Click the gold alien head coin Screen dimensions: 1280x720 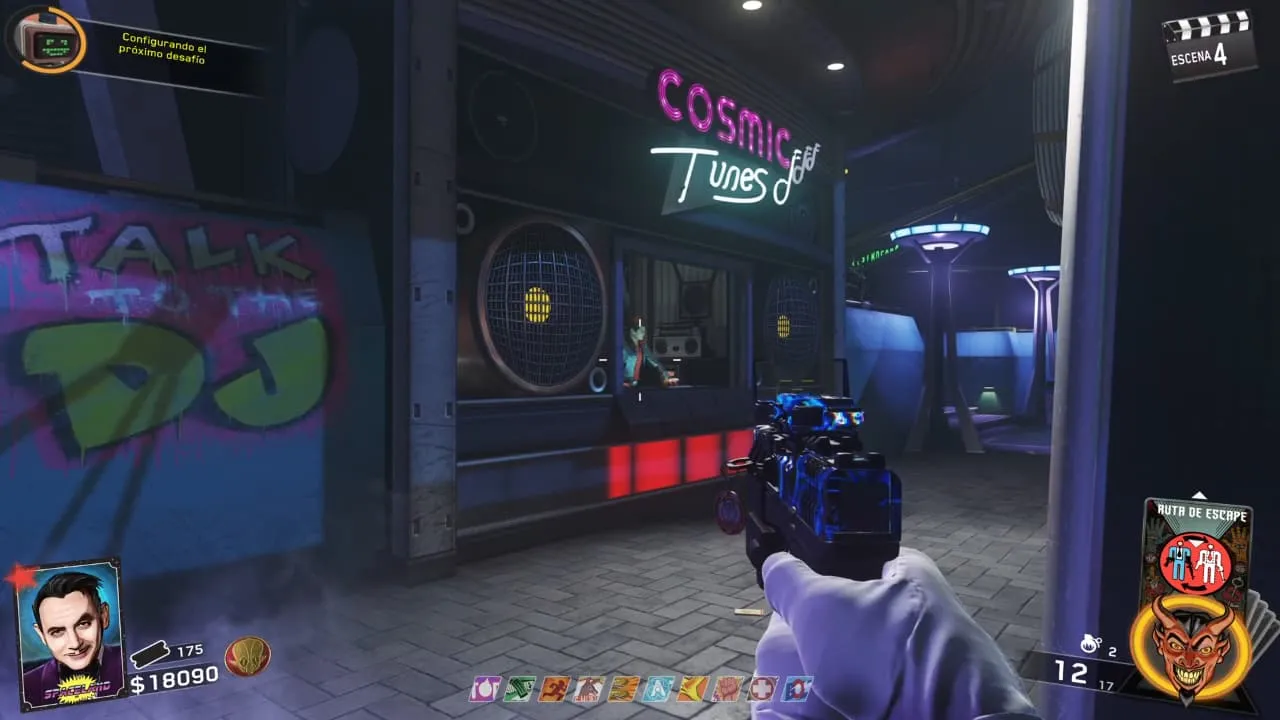tap(247, 656)
